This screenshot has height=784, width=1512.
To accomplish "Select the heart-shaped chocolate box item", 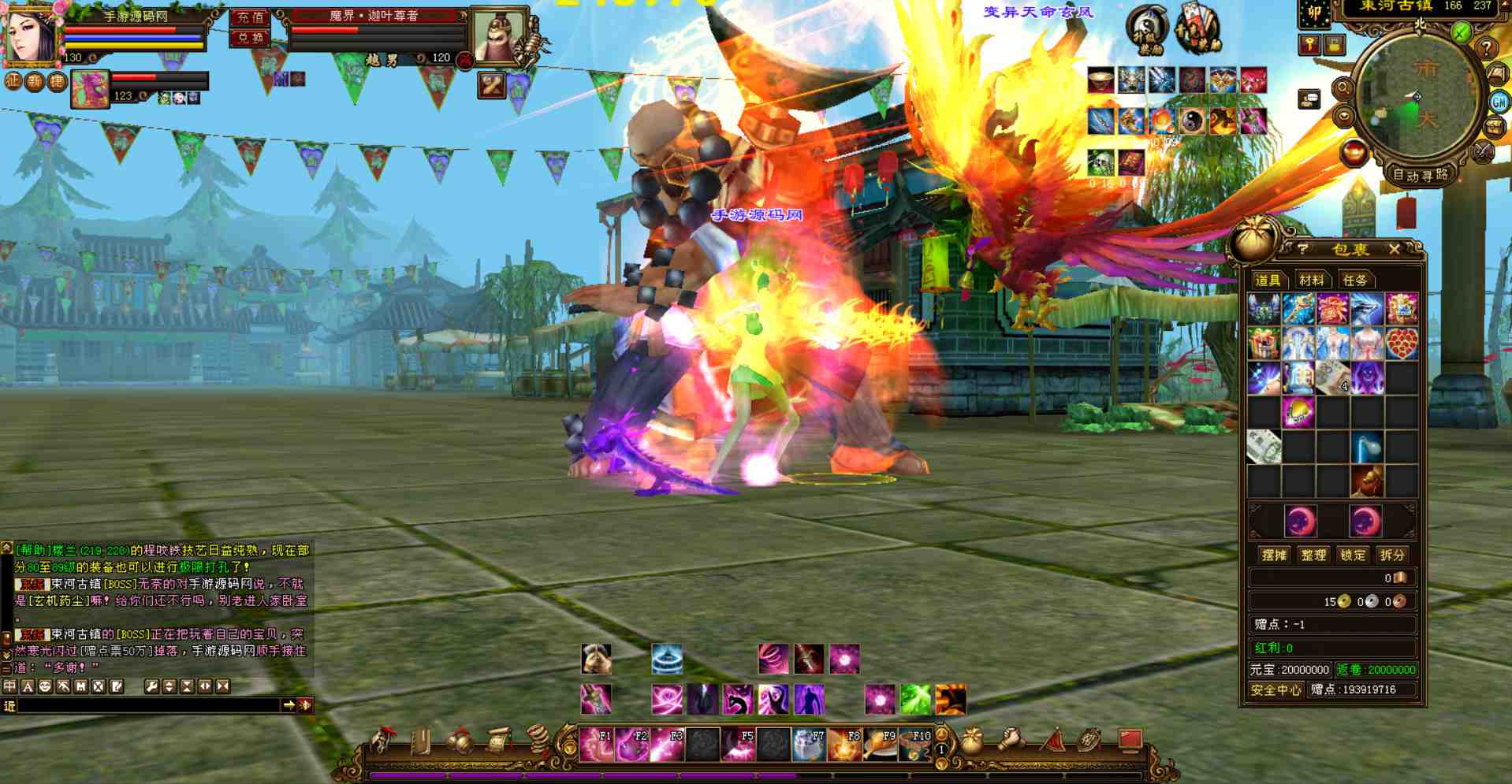I will point(1402,344).
